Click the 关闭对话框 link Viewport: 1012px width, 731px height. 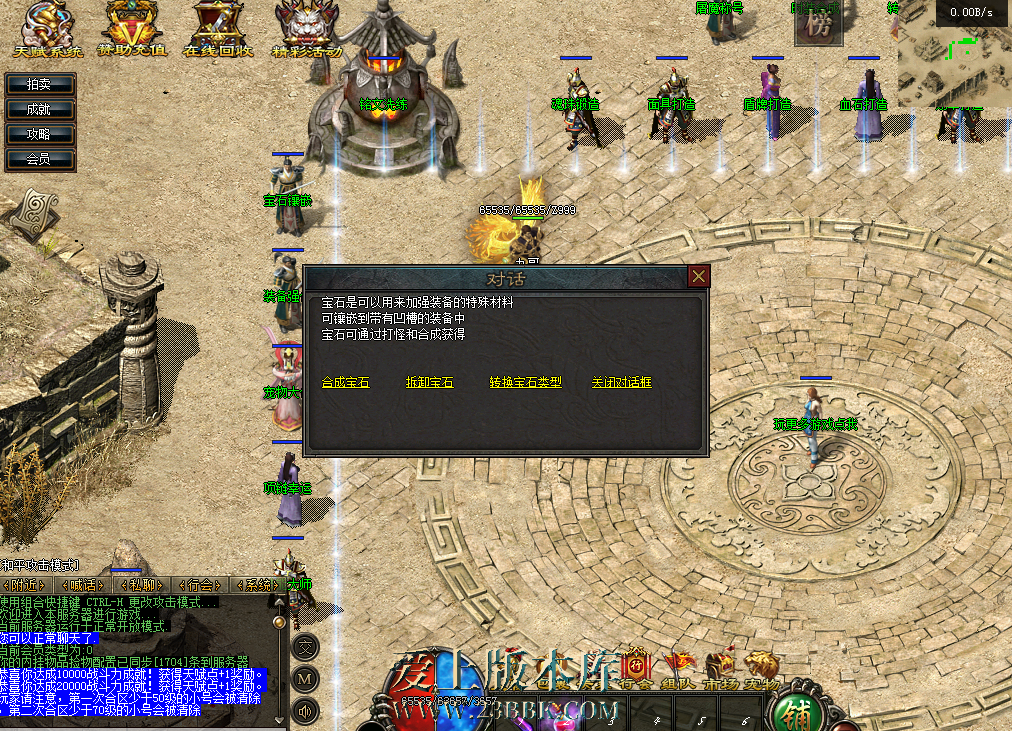click(621, 382)
